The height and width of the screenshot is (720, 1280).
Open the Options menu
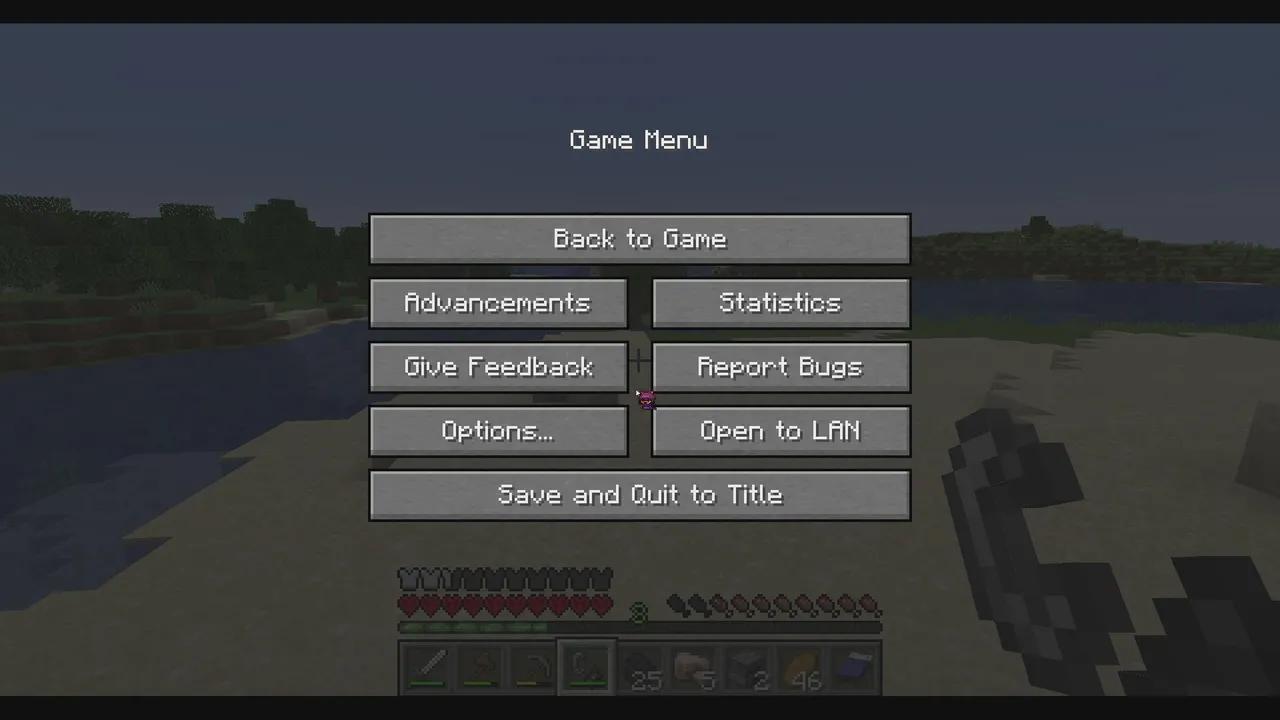point(498,431)
